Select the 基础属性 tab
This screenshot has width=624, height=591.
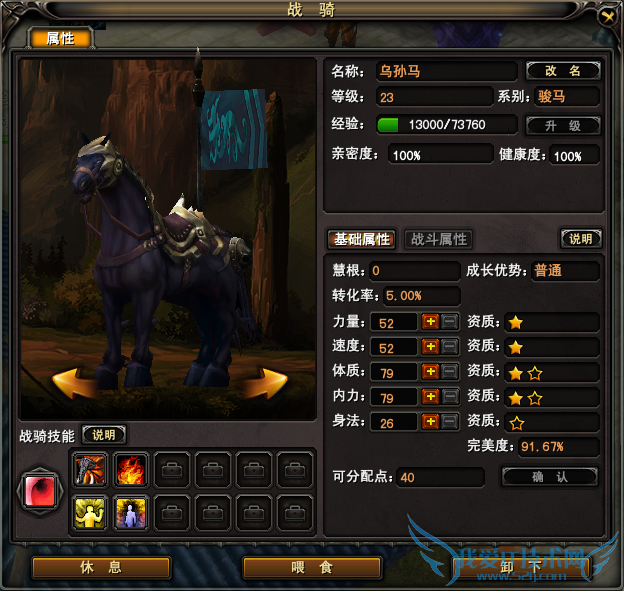pos(362,240)
